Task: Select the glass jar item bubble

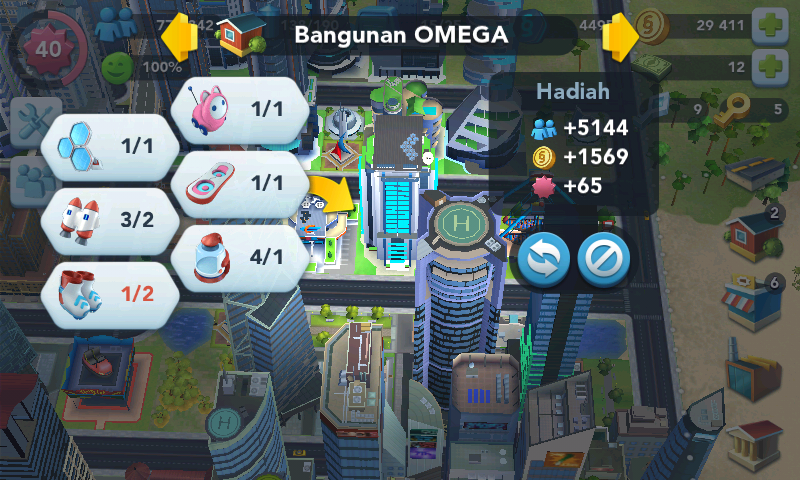Action: (x=240, y=256)
